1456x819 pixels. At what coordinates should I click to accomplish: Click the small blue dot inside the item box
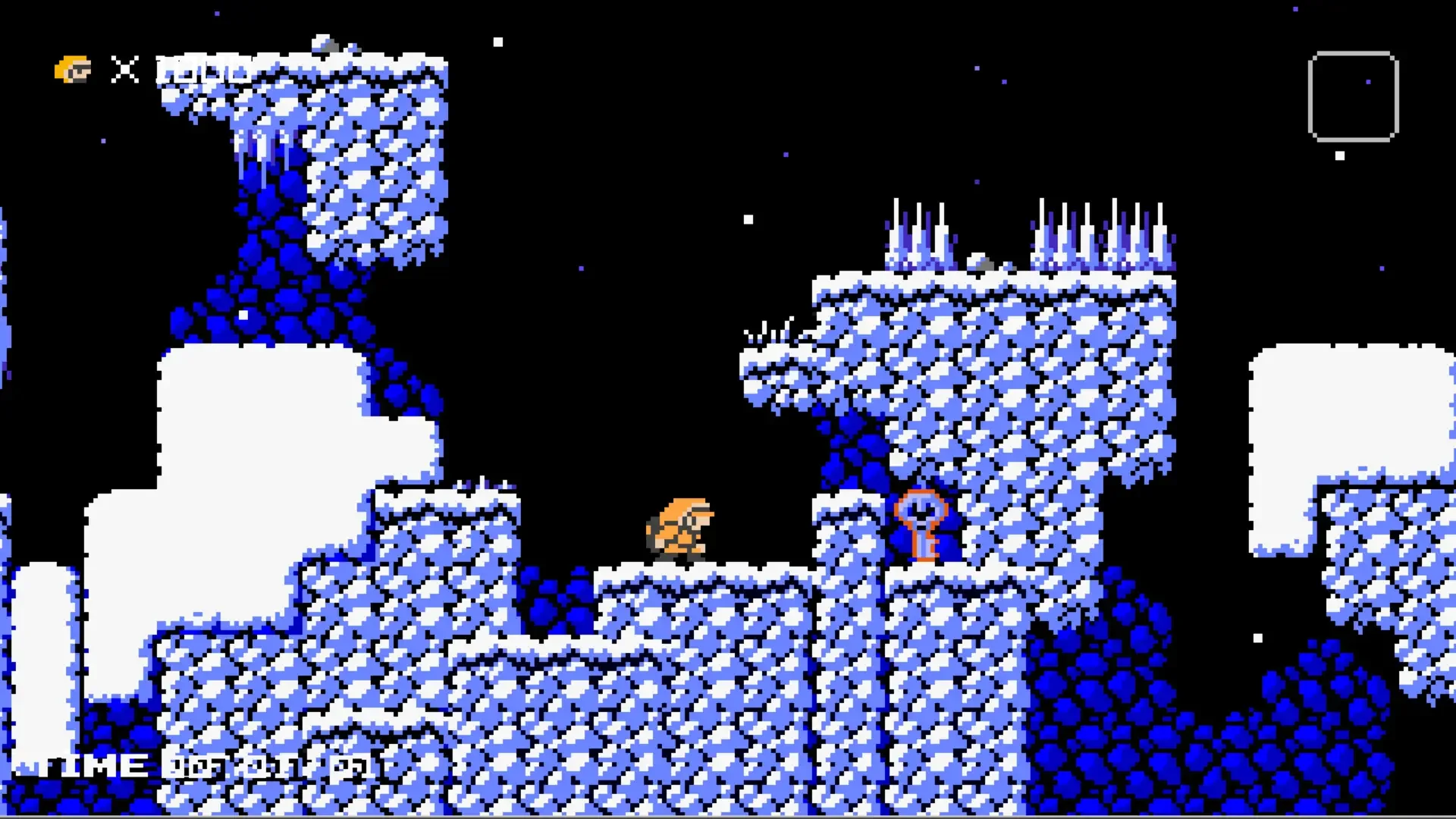(1368, 81)
